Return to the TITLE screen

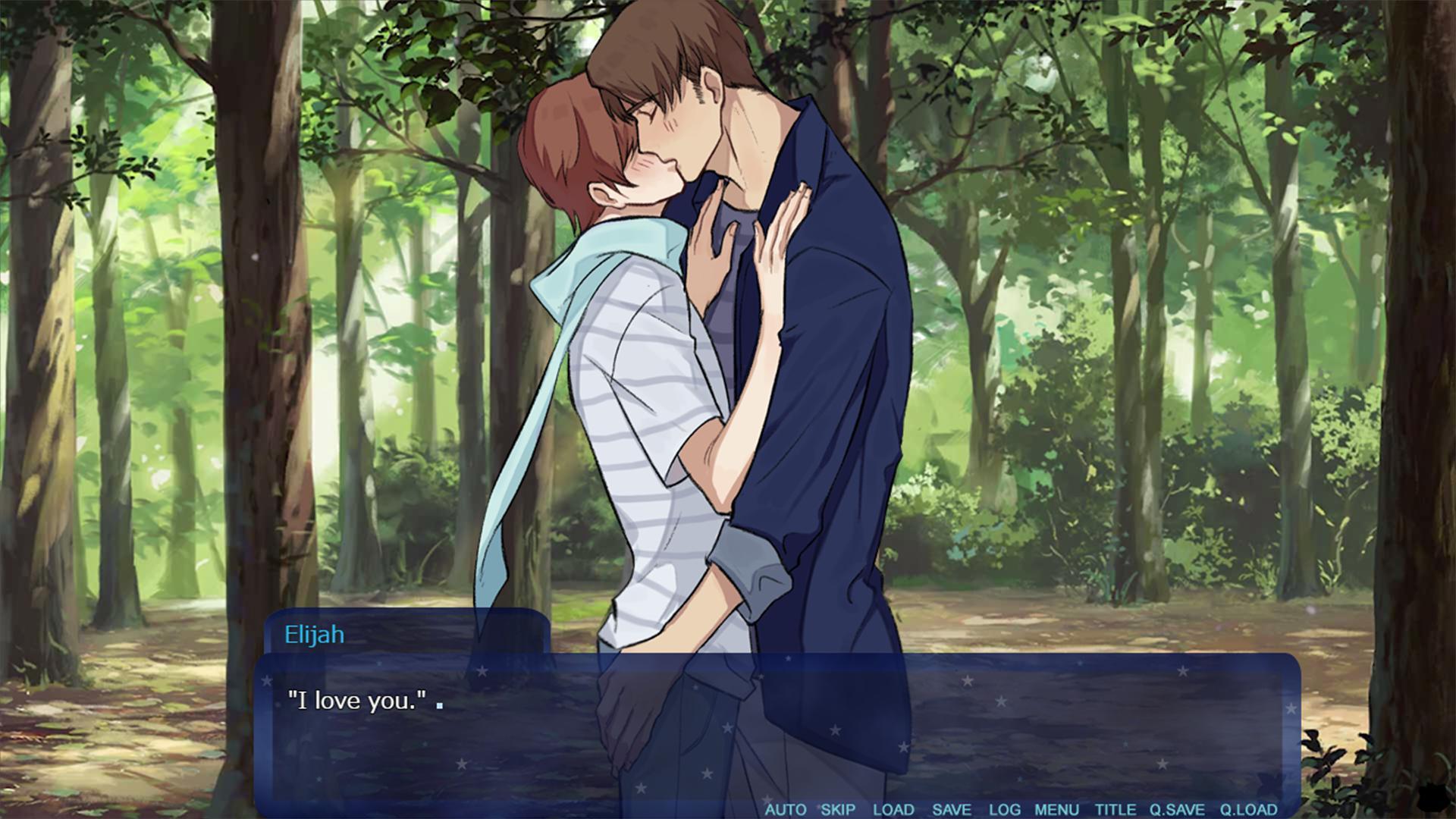[1116, 809]
